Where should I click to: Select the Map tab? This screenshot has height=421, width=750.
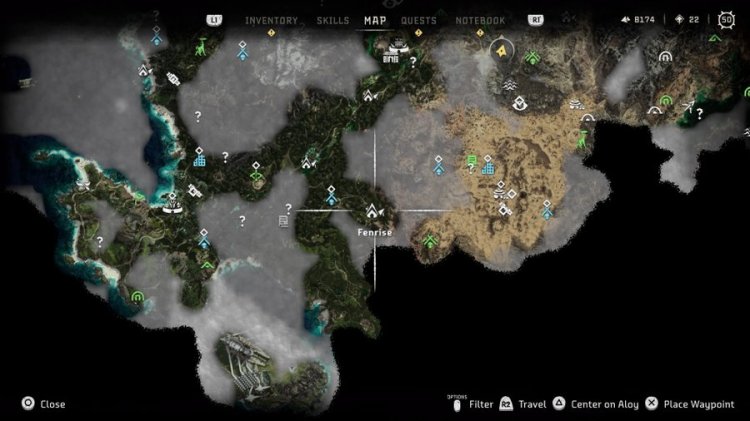tap(376, 20)
